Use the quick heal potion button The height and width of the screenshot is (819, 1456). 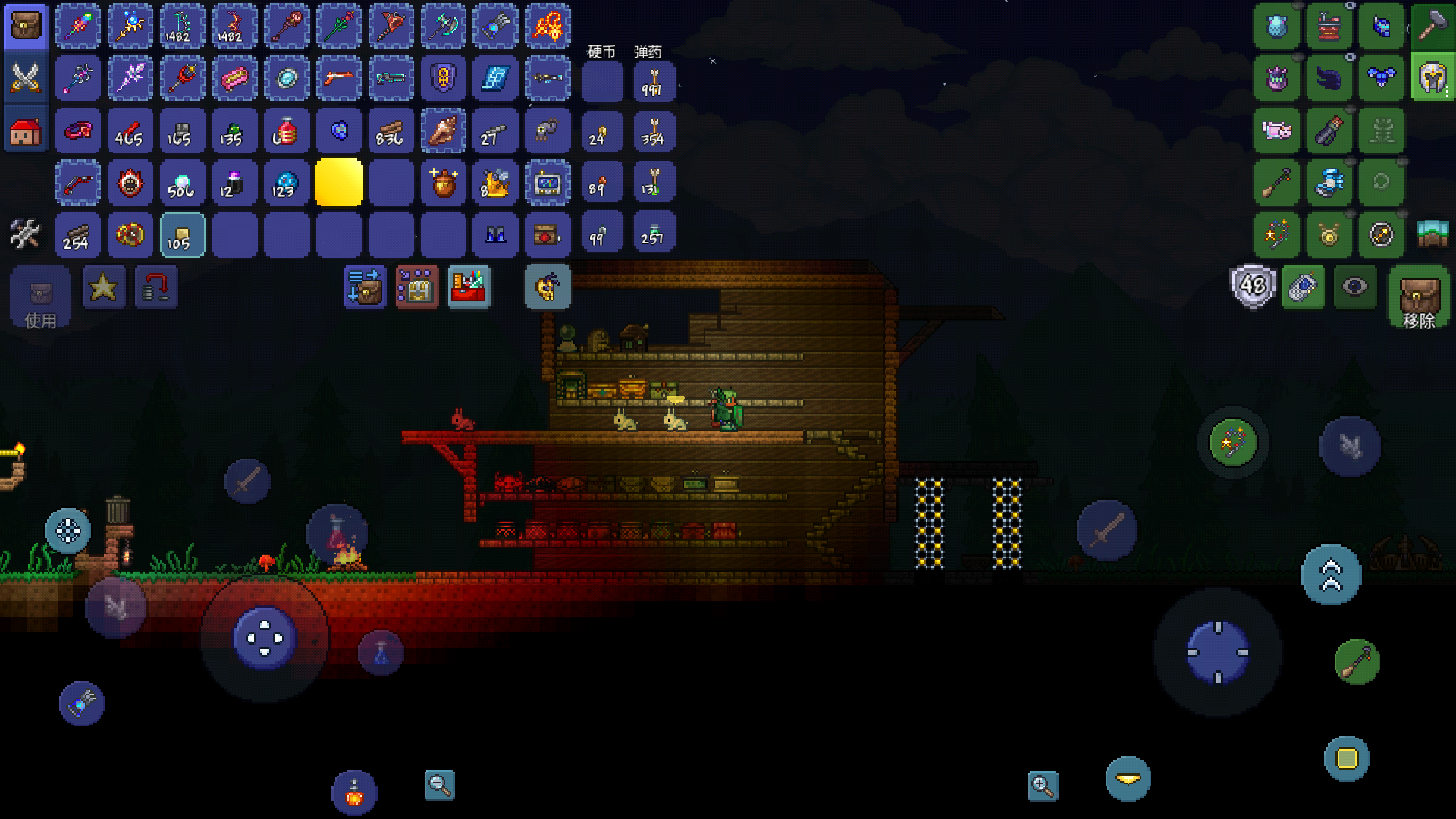point(354,793)
